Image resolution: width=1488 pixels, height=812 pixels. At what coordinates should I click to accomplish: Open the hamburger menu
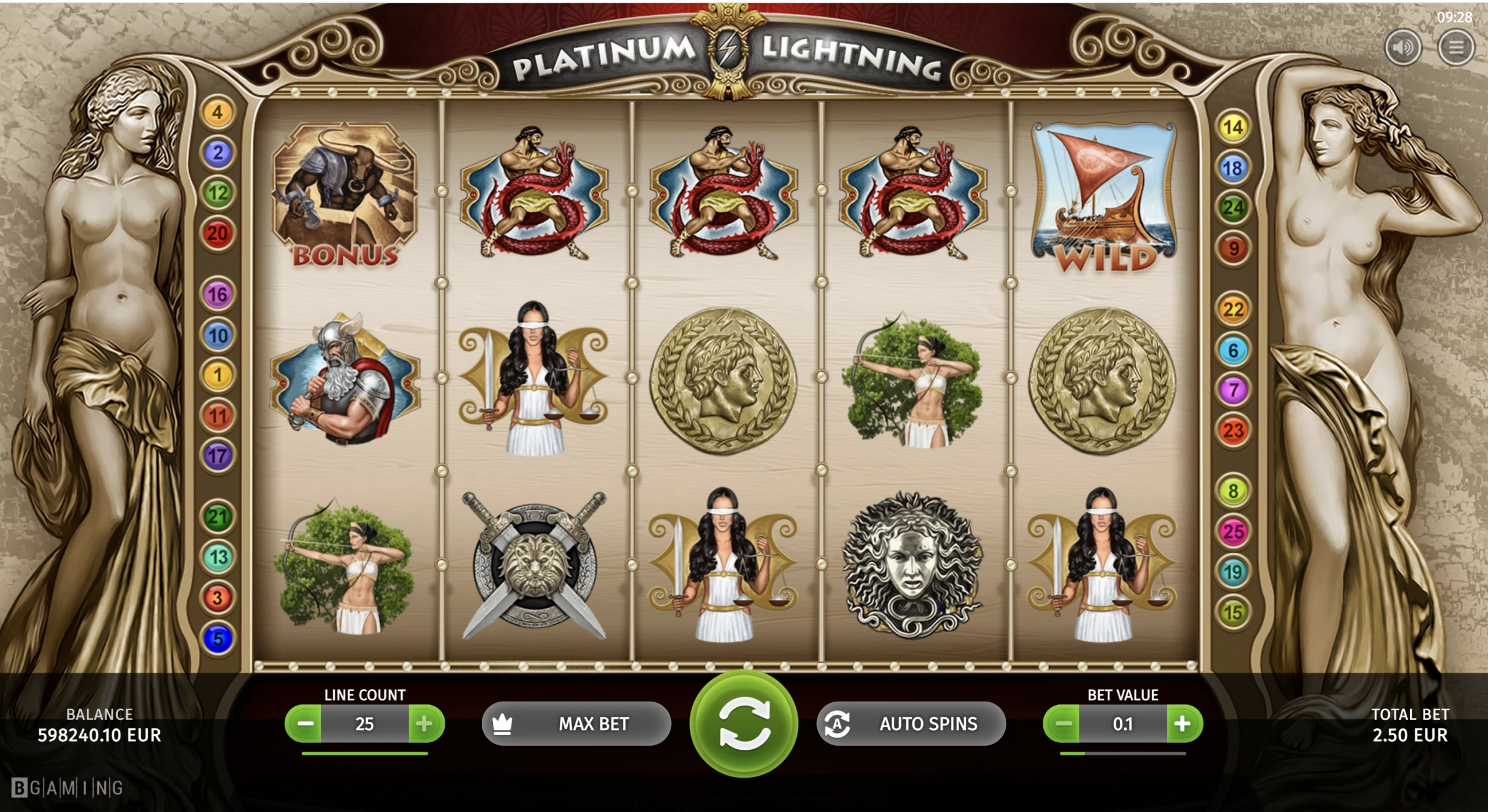tap(1455, 47)
